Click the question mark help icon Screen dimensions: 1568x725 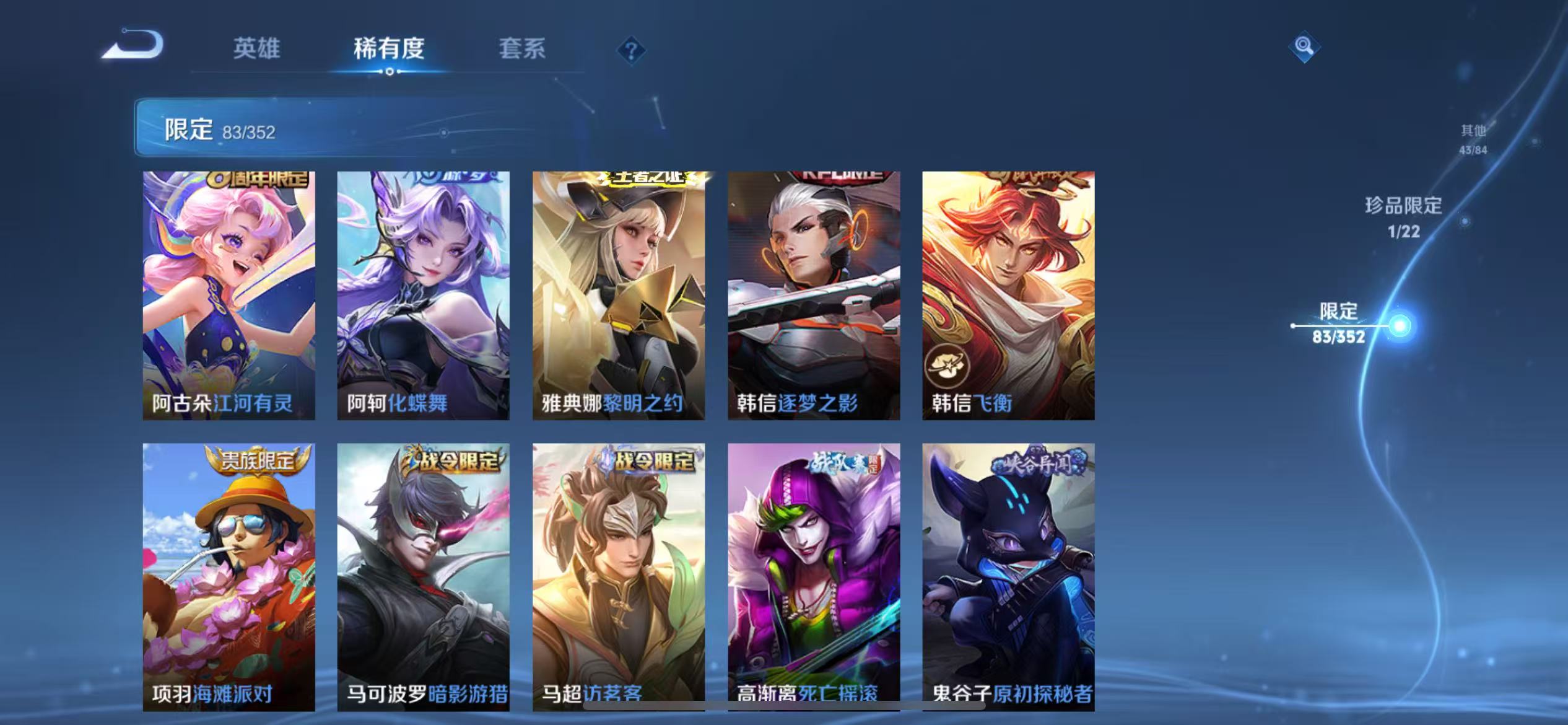[x=630, y=50]
